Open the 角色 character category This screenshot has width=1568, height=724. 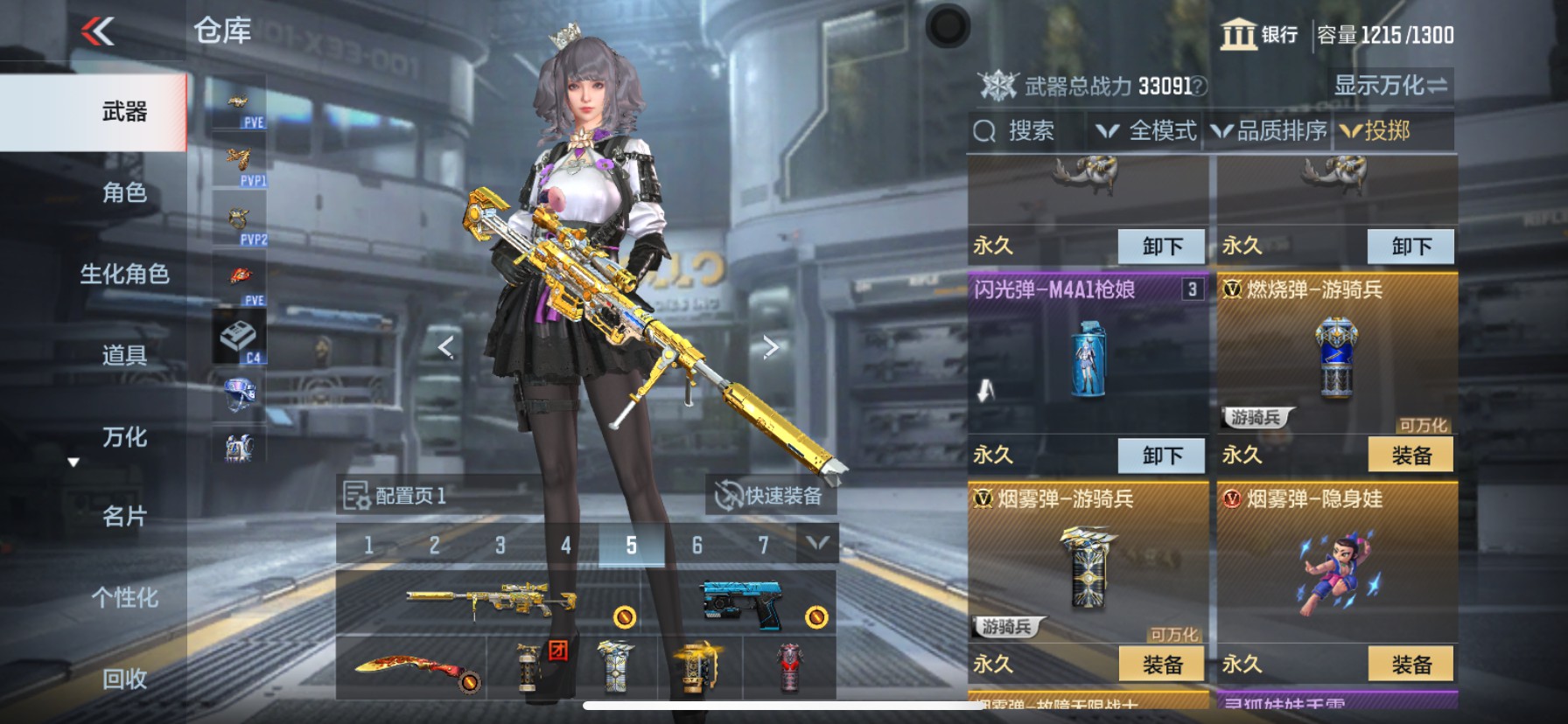point(124,192)
